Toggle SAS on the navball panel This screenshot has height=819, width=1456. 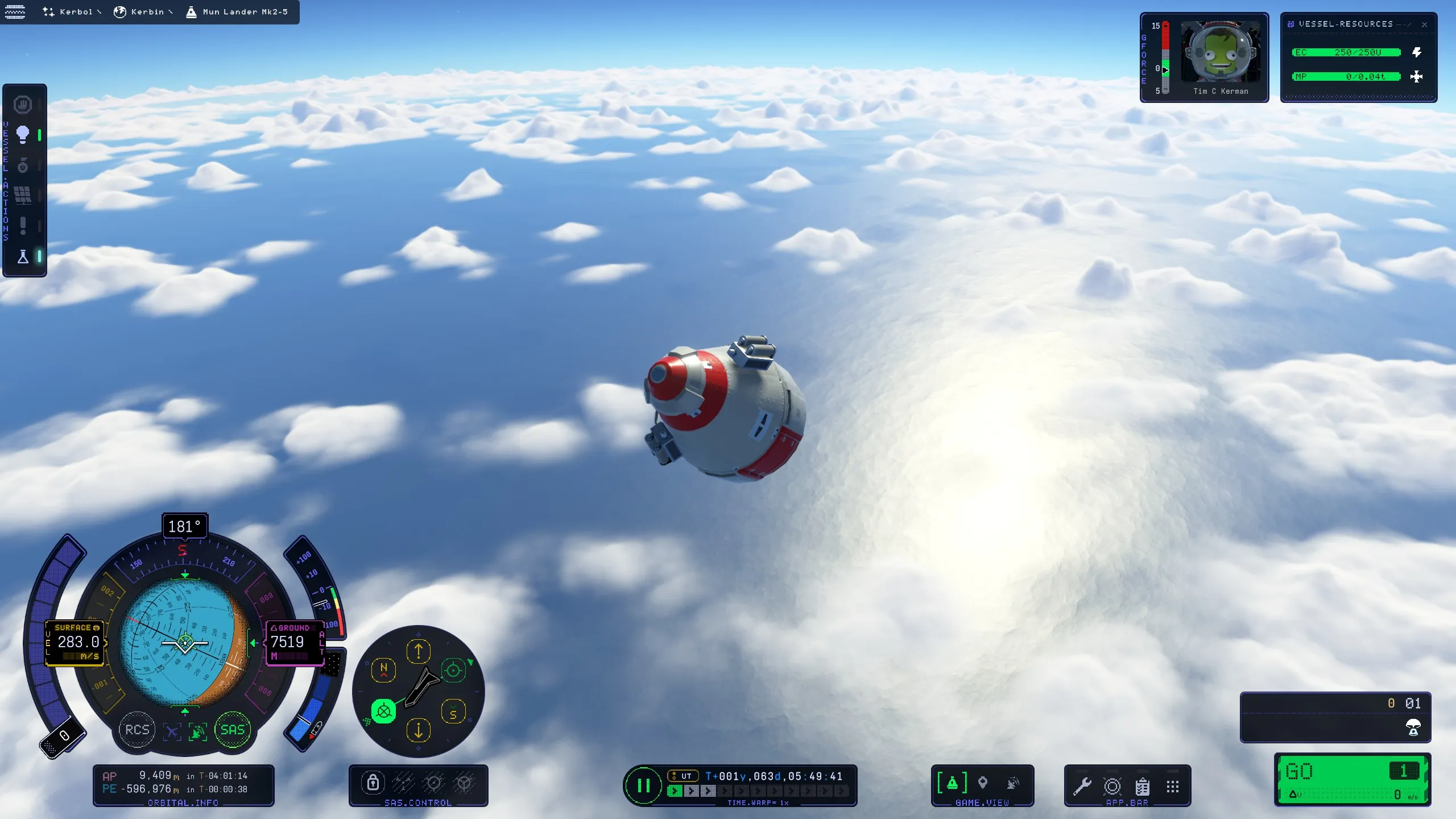233,730
